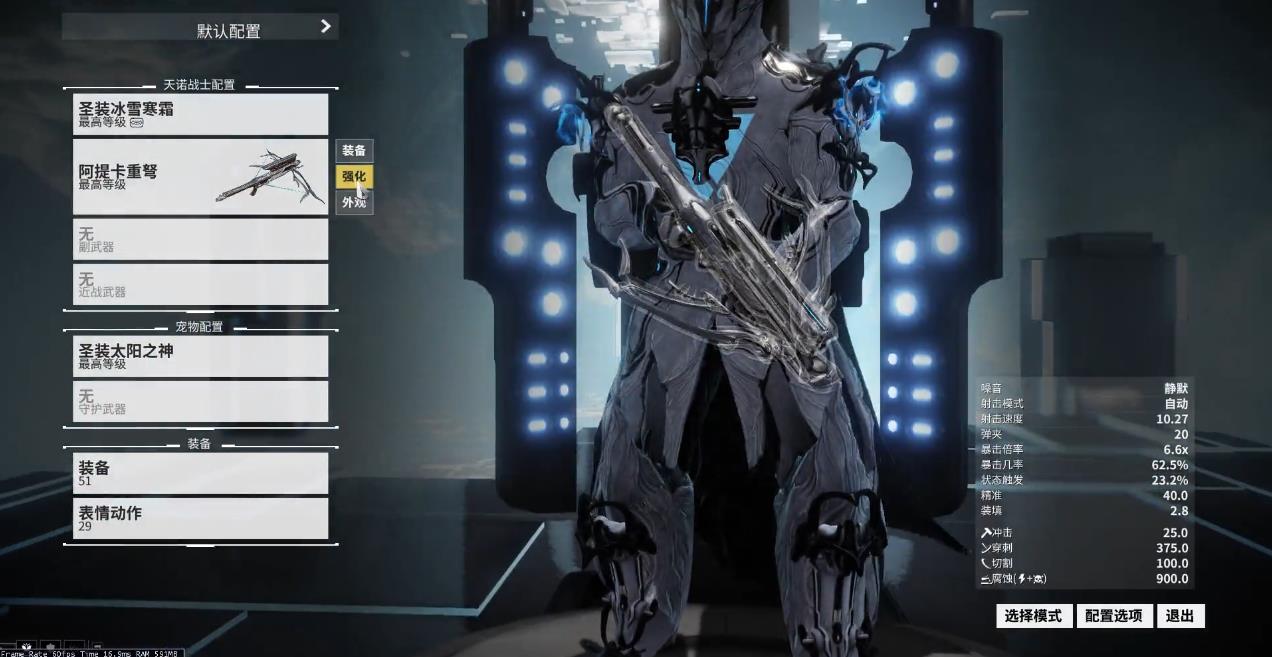Exit the arsenal with 退出

(x=1180, y=616)
